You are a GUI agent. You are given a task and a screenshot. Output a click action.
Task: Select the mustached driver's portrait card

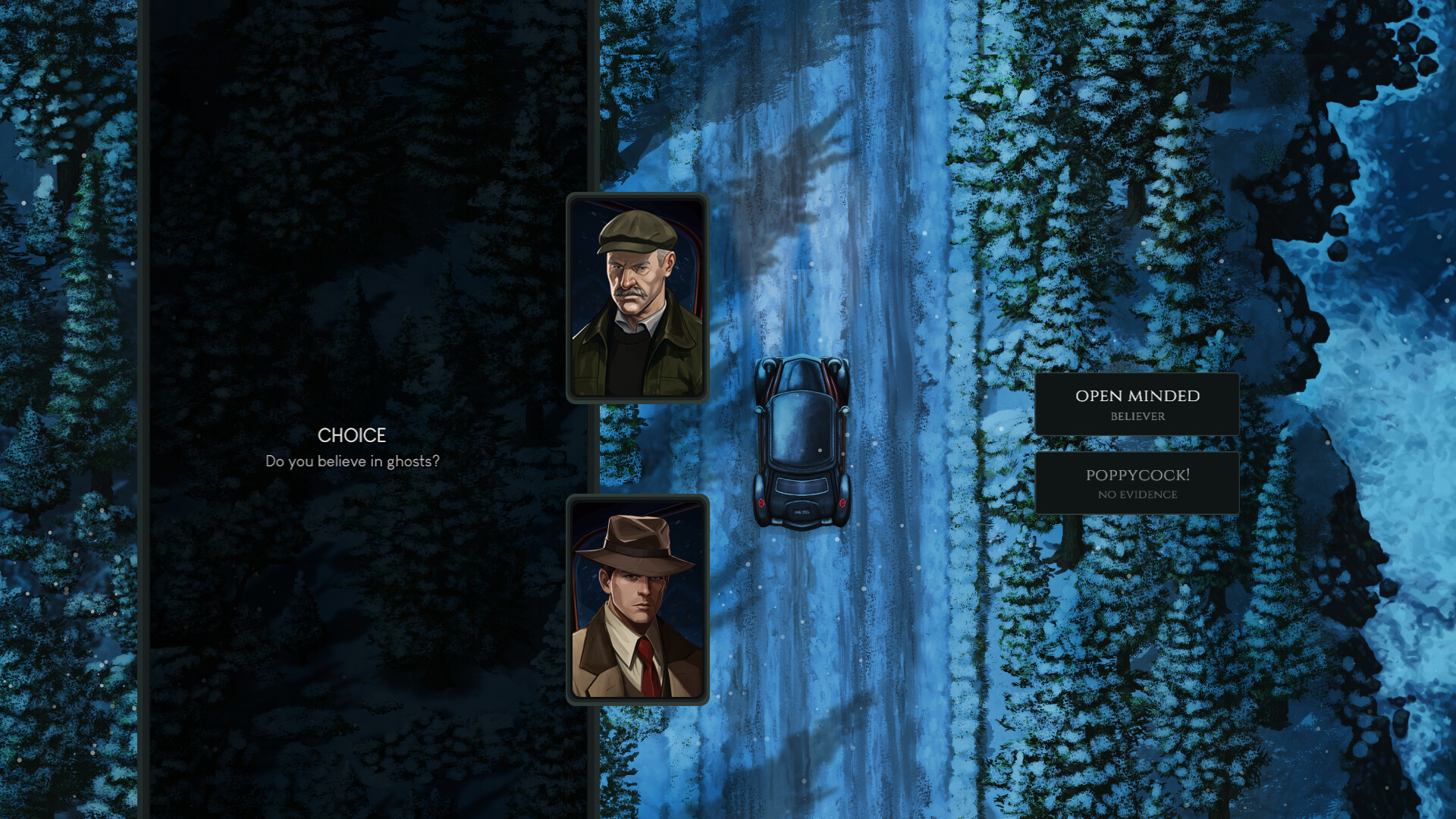pyautogui.click(x=638, y=297)
